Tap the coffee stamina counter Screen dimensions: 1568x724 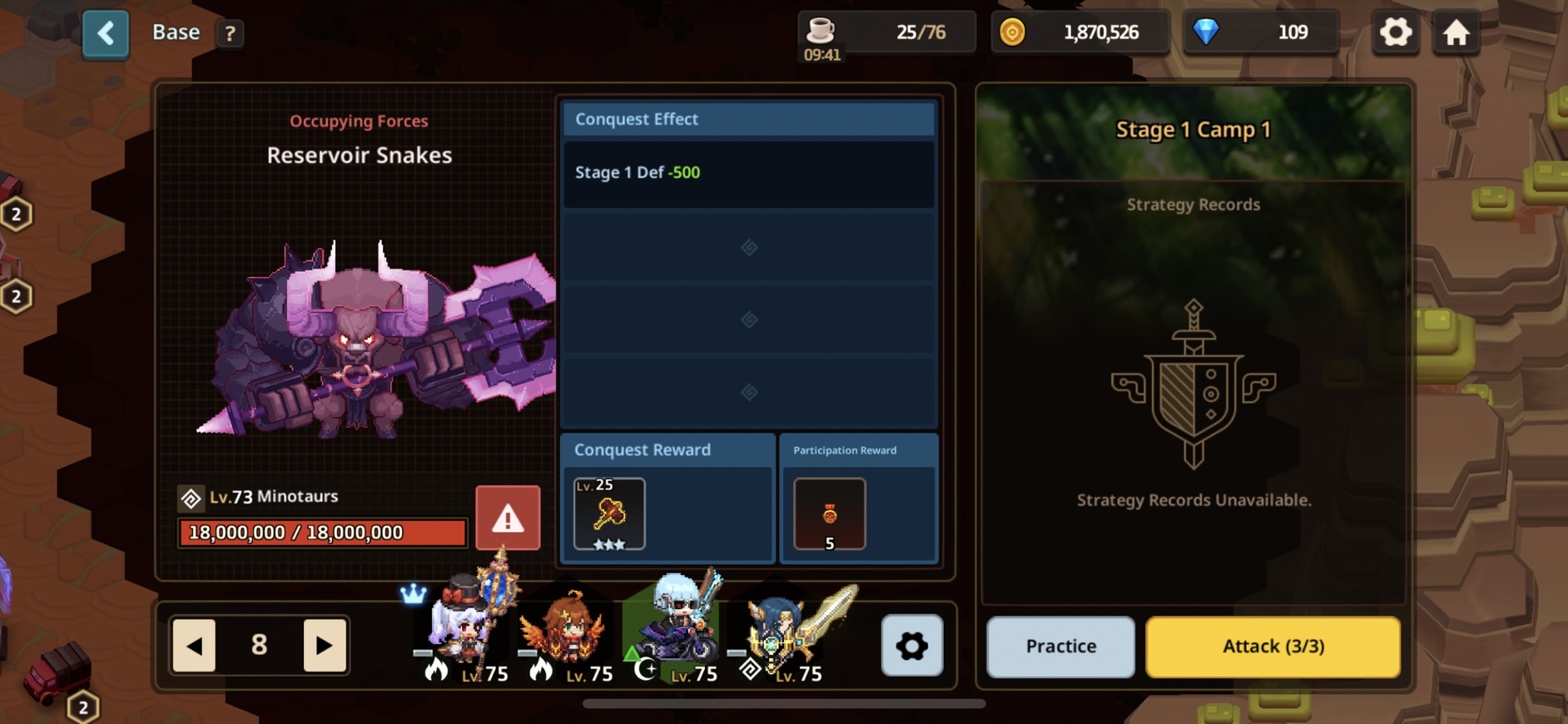[886, 33]
